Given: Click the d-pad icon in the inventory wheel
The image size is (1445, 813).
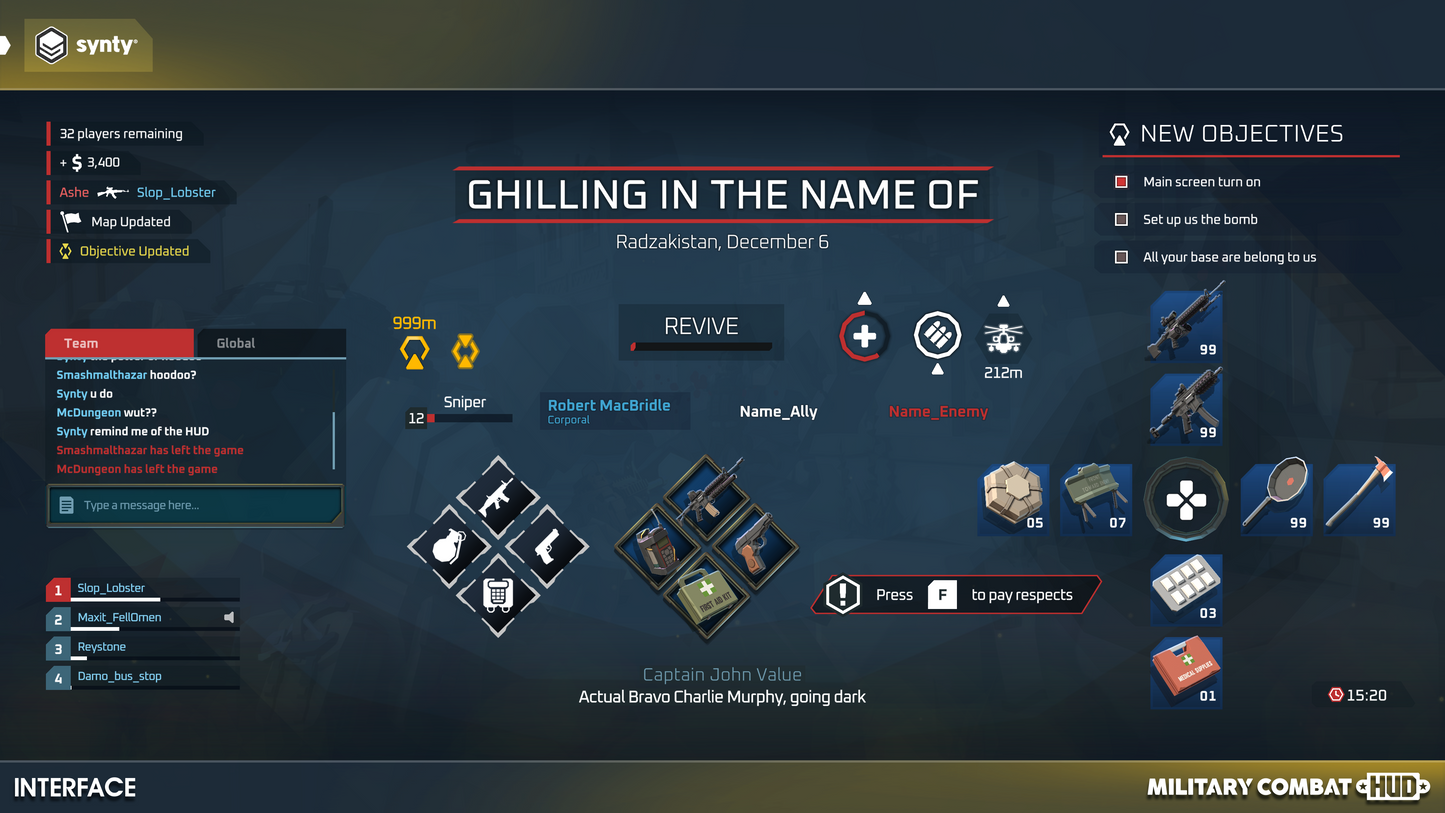Looking at the screenshot, I should pyautogui.click(x=1186, y=499).
